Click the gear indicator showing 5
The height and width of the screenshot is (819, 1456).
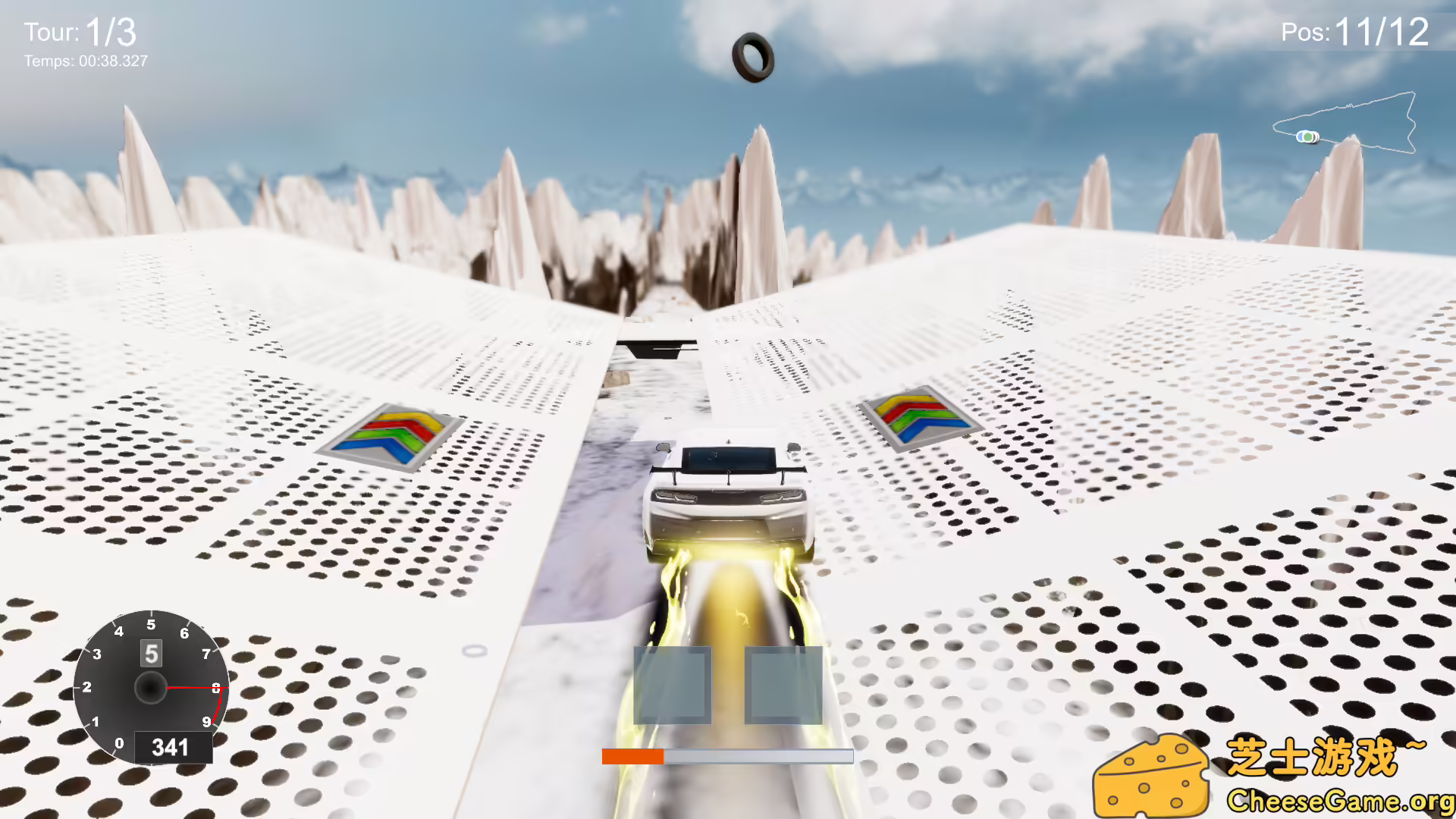coord(149,654)
